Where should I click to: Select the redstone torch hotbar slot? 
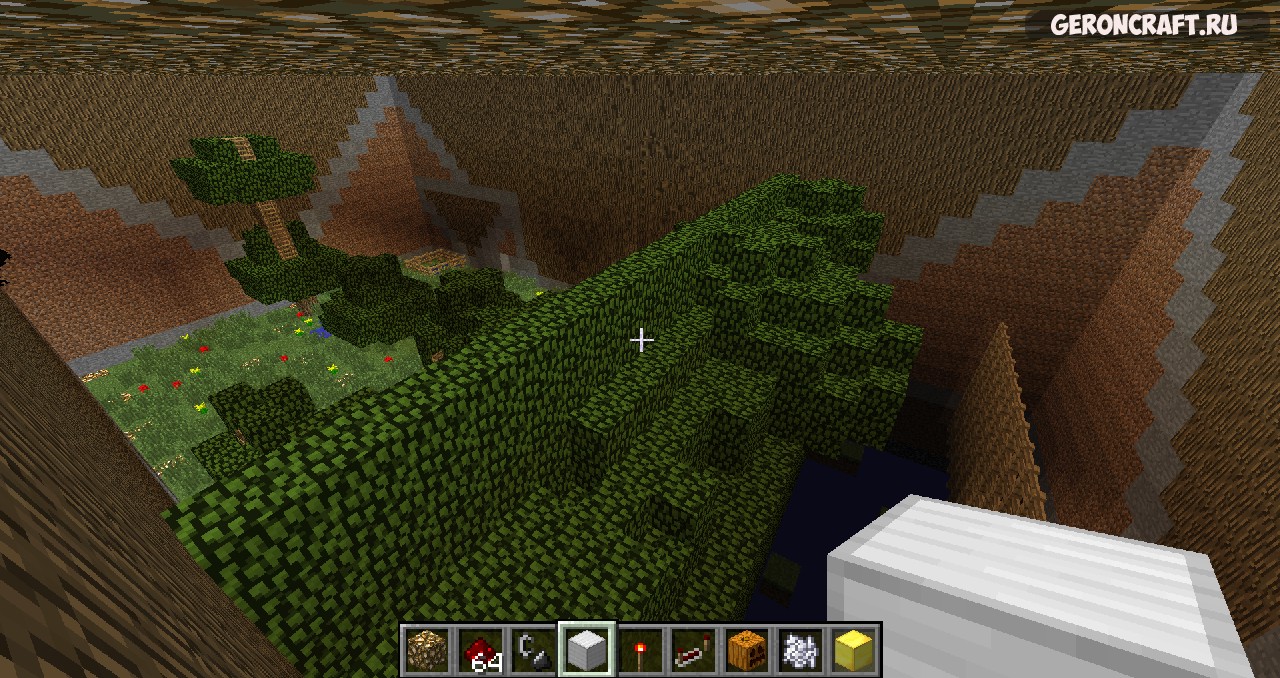click(639, 650)
